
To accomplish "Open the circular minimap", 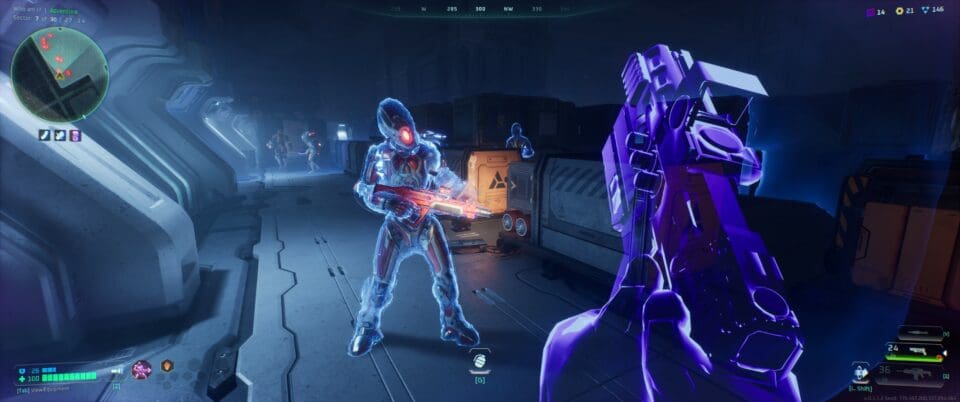I will 60,68.
